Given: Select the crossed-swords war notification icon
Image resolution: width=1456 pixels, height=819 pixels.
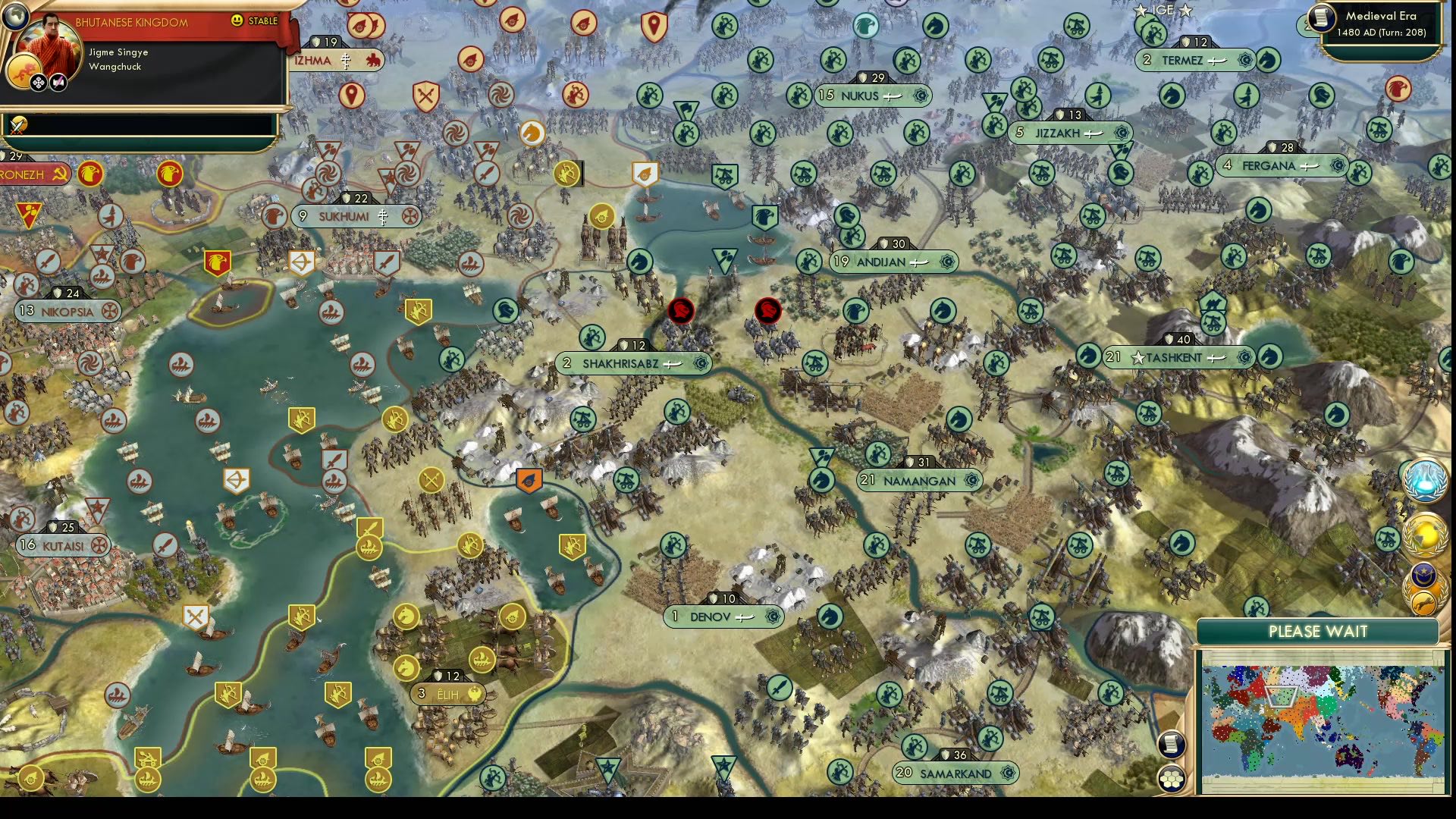Looking at the screenshot, I should (18, 126).
